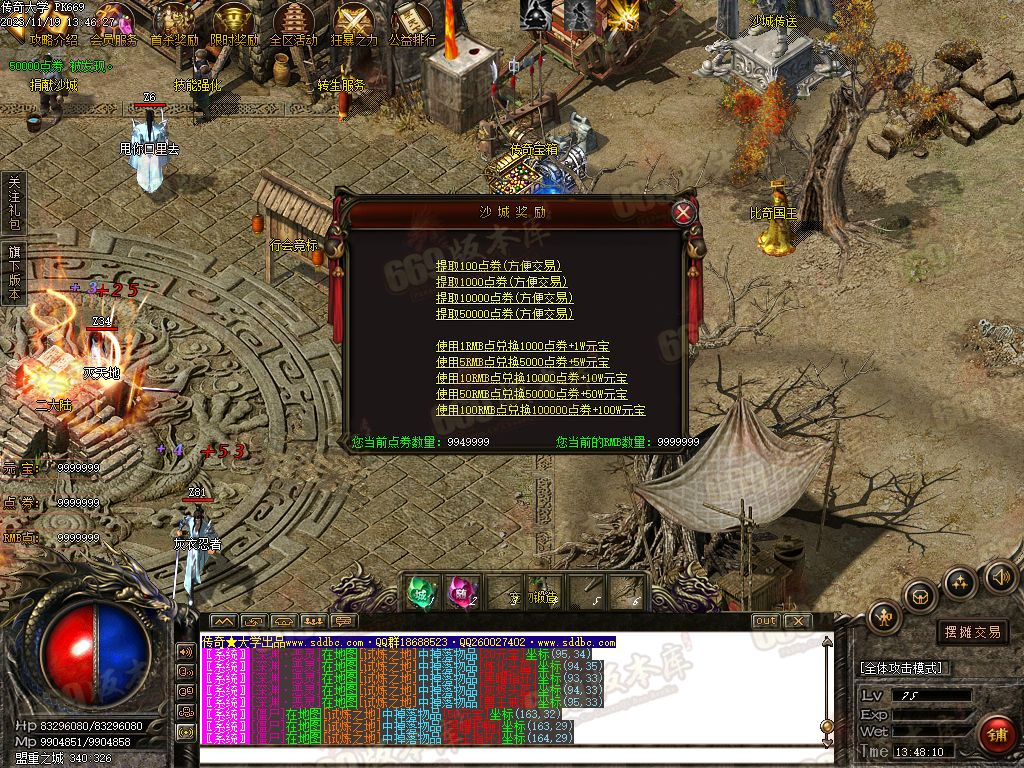Exchange 50RMB for 50000点券
1024x768 pixels.
531,394
